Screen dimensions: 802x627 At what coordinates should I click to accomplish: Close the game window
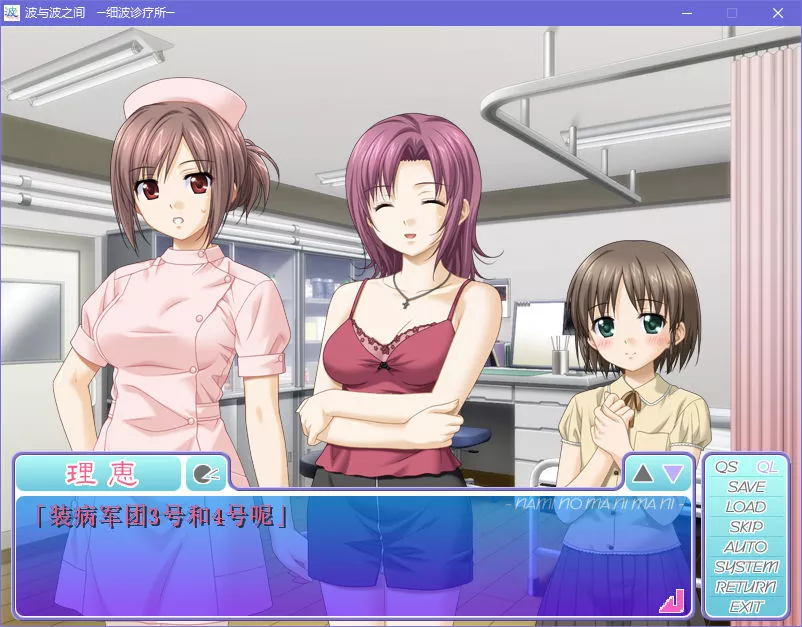point(778,13)
